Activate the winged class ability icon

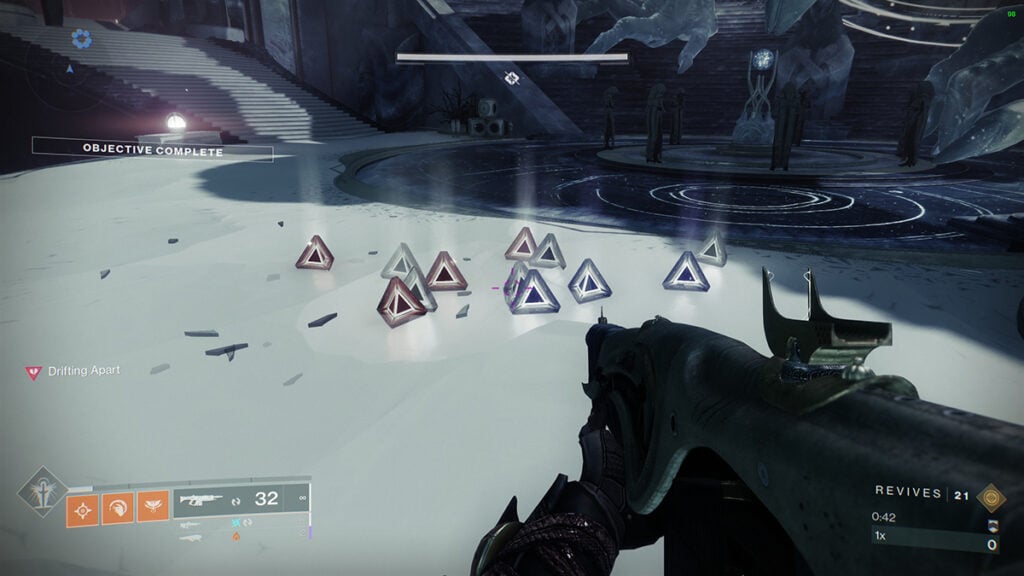click(153, 509)
